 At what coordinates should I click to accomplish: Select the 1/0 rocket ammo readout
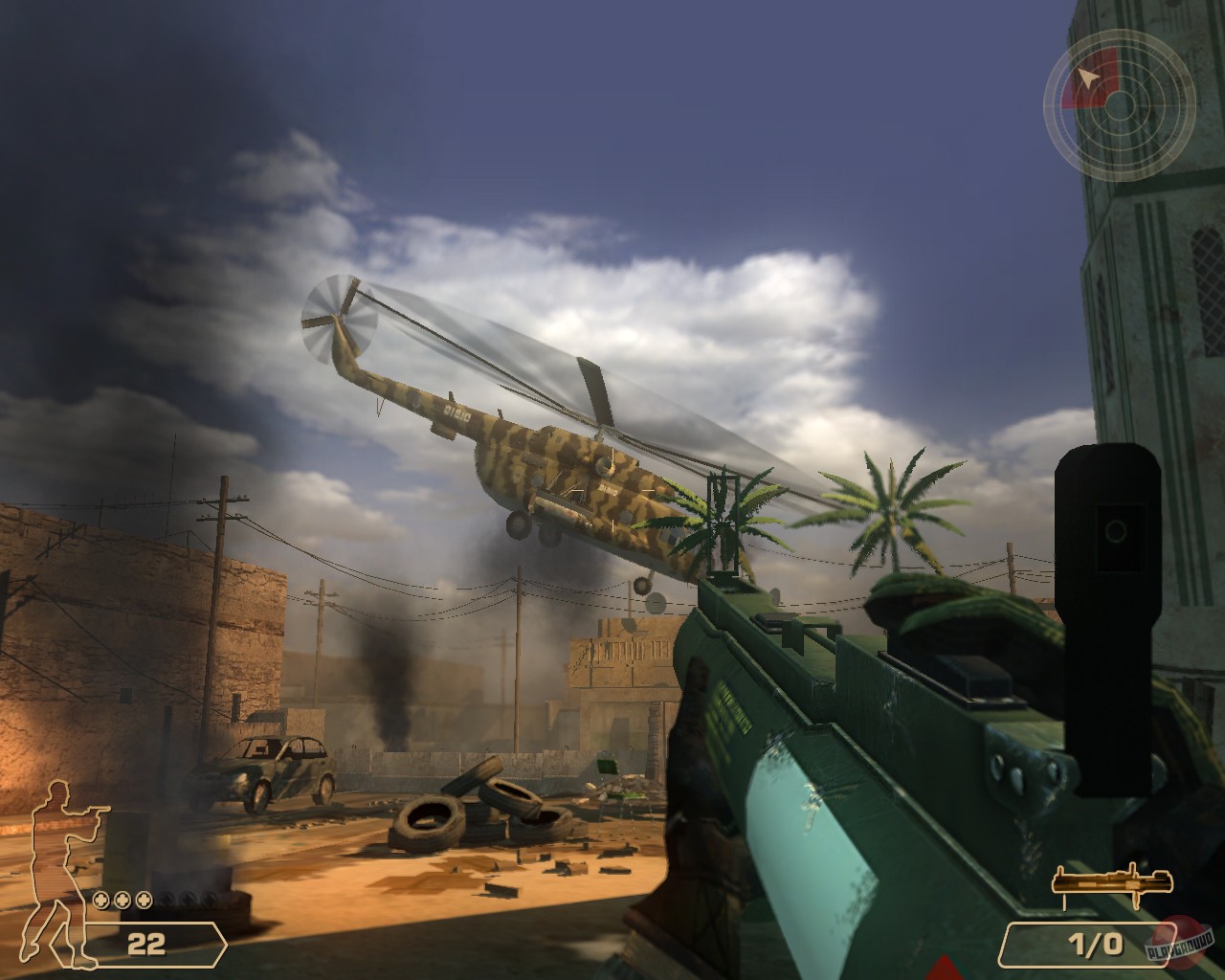[1096, 943]
